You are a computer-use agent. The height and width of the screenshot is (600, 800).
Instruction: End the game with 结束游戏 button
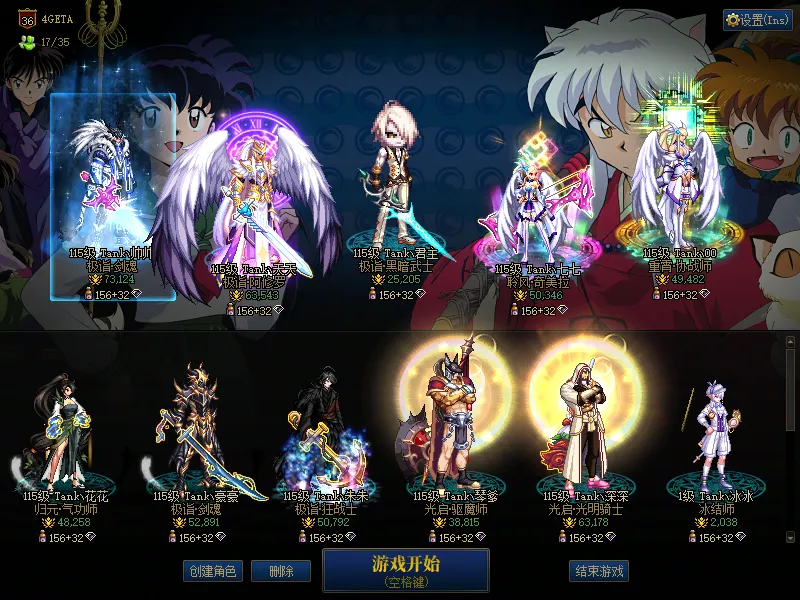click(x=599, y=571)
